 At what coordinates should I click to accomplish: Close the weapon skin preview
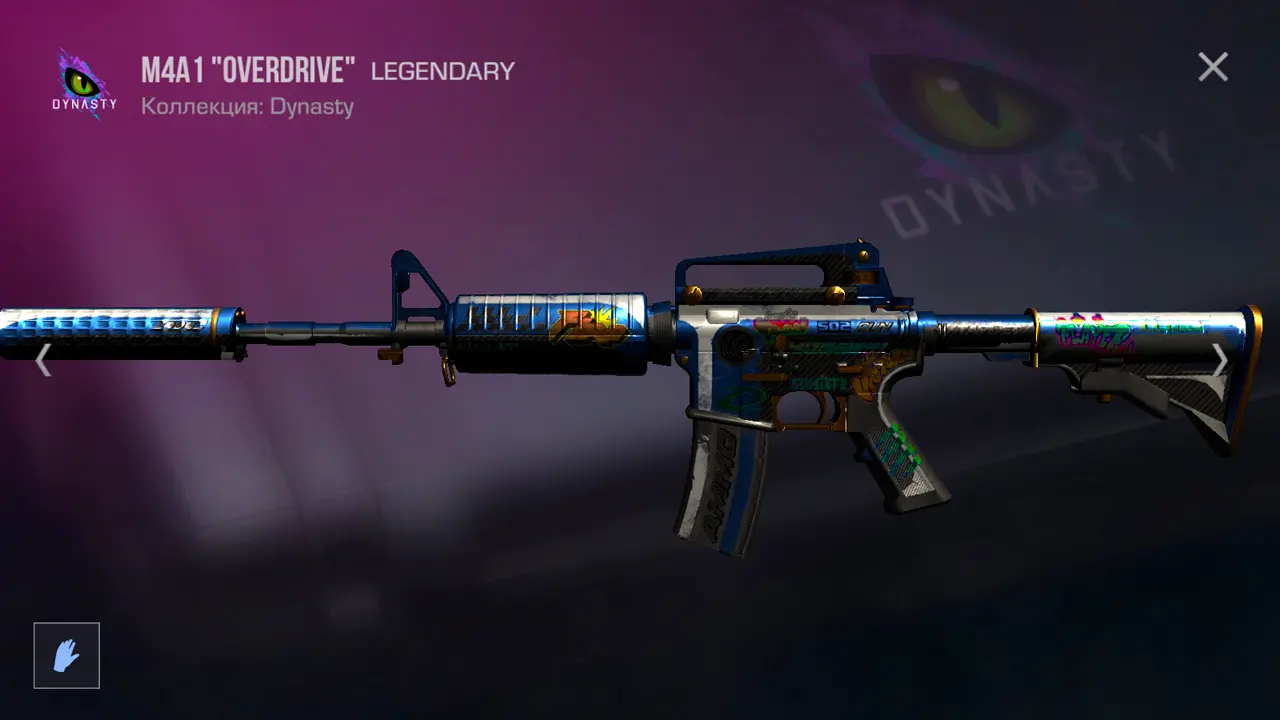pyautogui.click(x=1213, y=67)
